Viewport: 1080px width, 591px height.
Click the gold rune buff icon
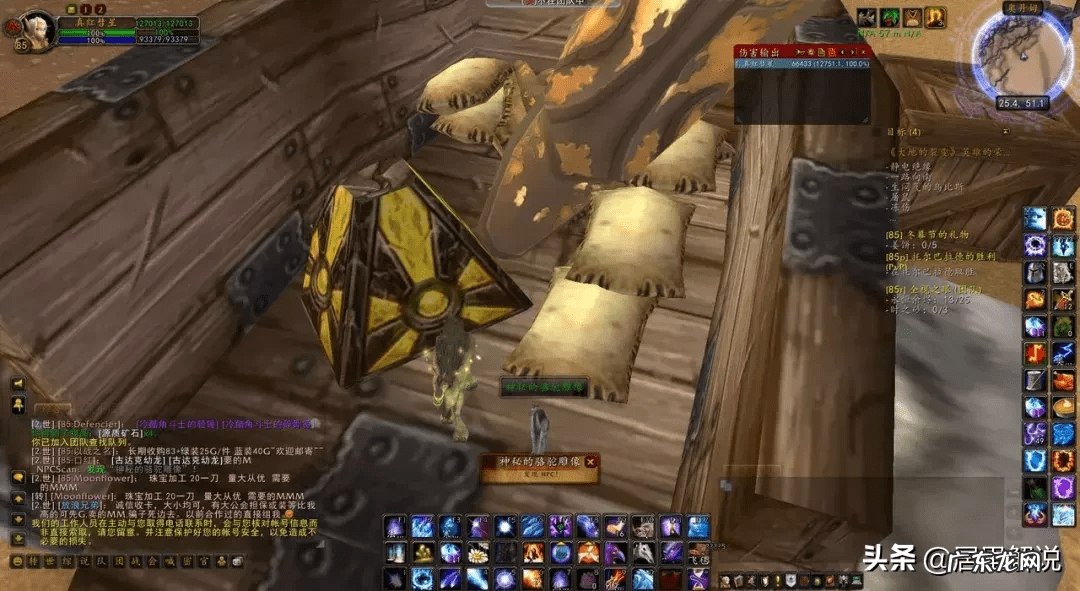click(935, 17)
